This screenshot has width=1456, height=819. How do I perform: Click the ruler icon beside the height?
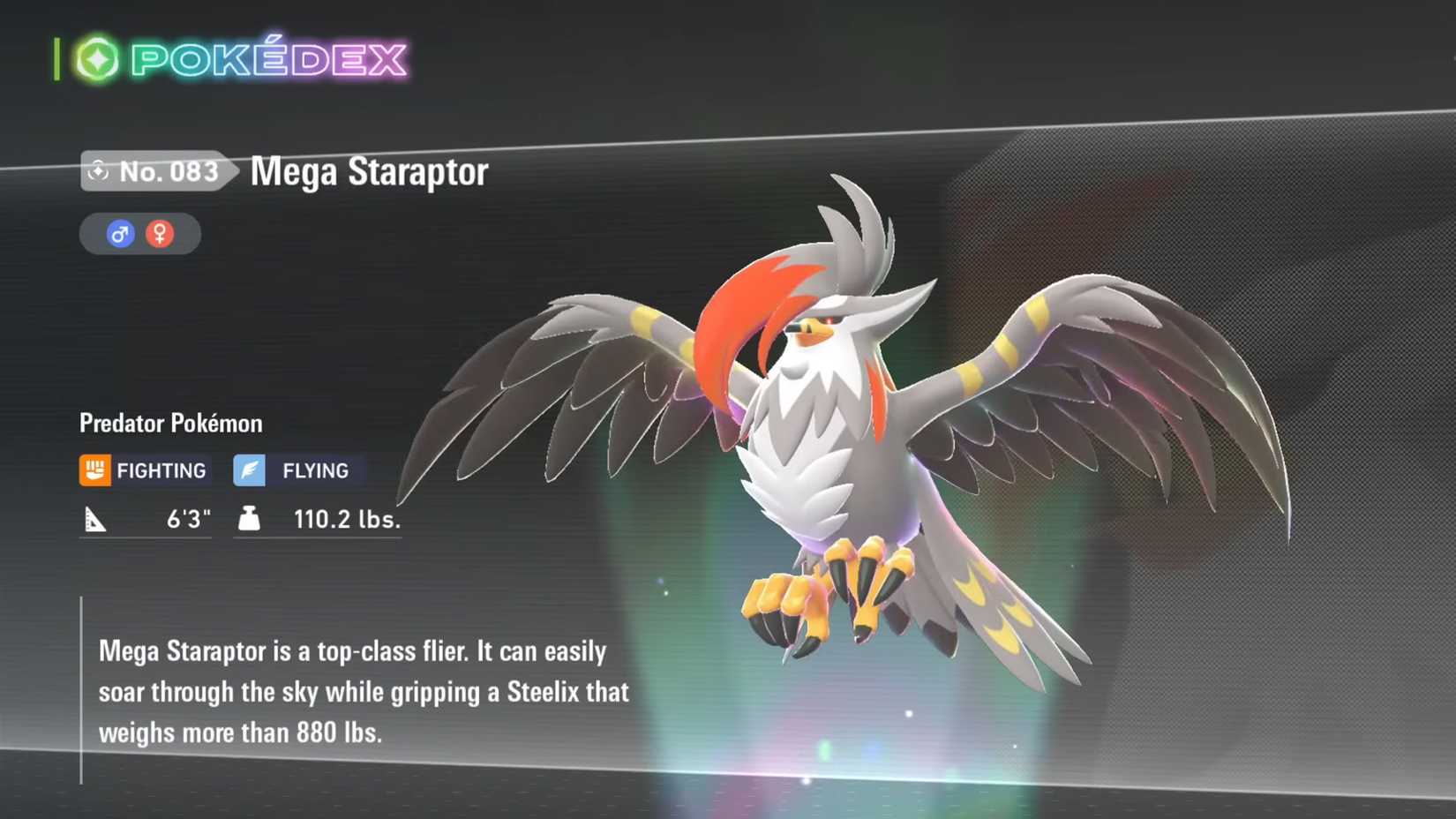click(97, 519)
